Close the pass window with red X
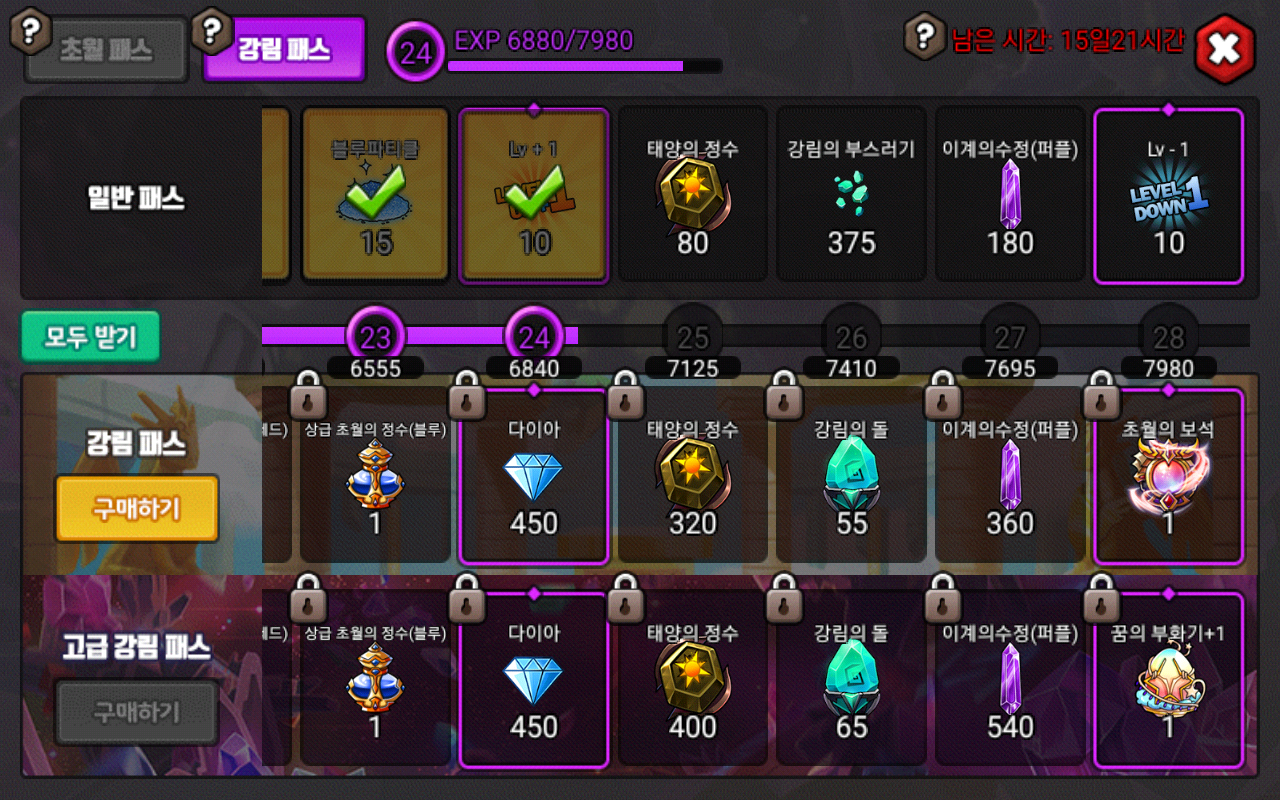 [x=1224, y=48]
